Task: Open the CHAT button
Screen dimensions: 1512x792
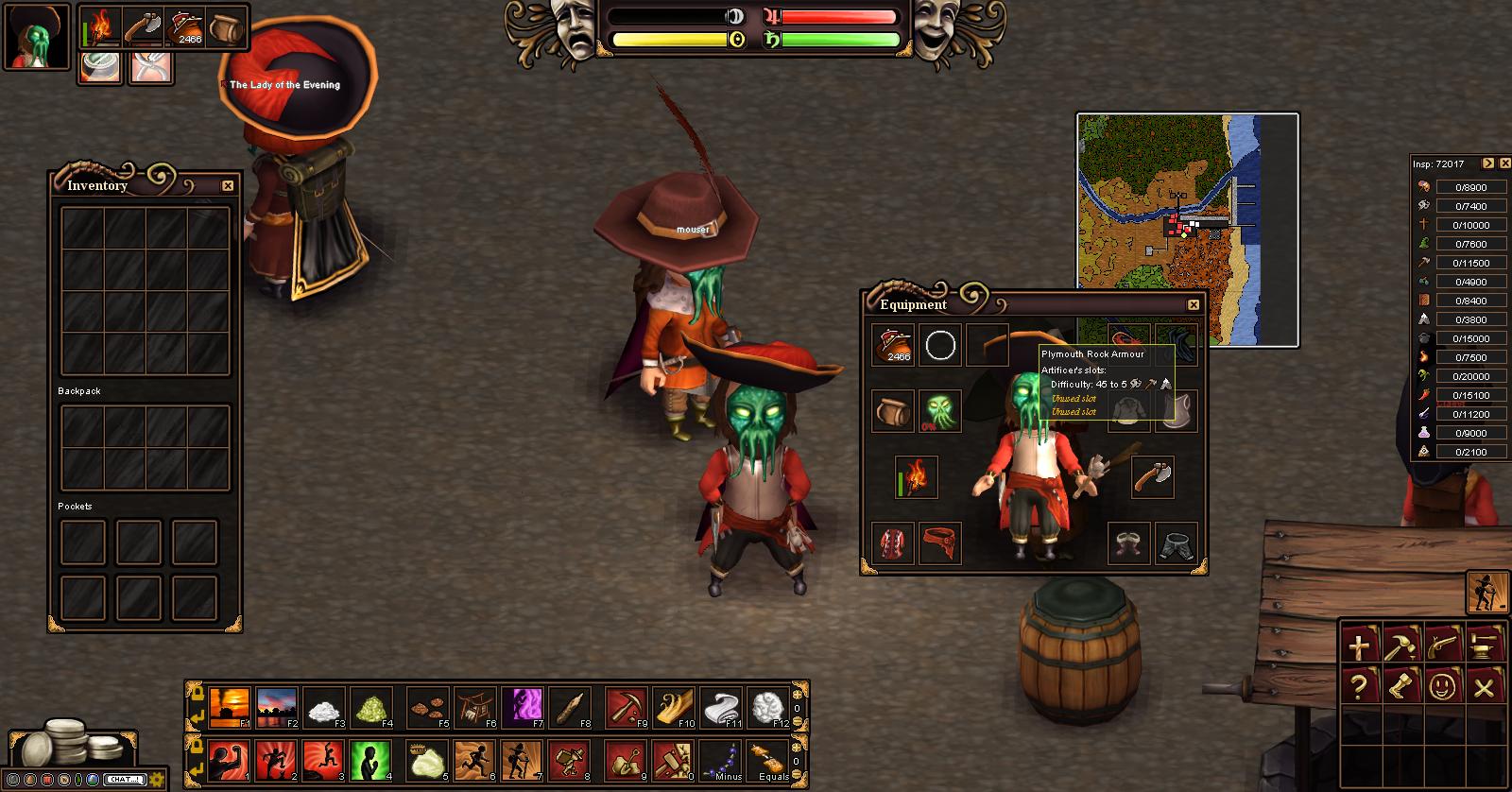Action: pos(124,780)
